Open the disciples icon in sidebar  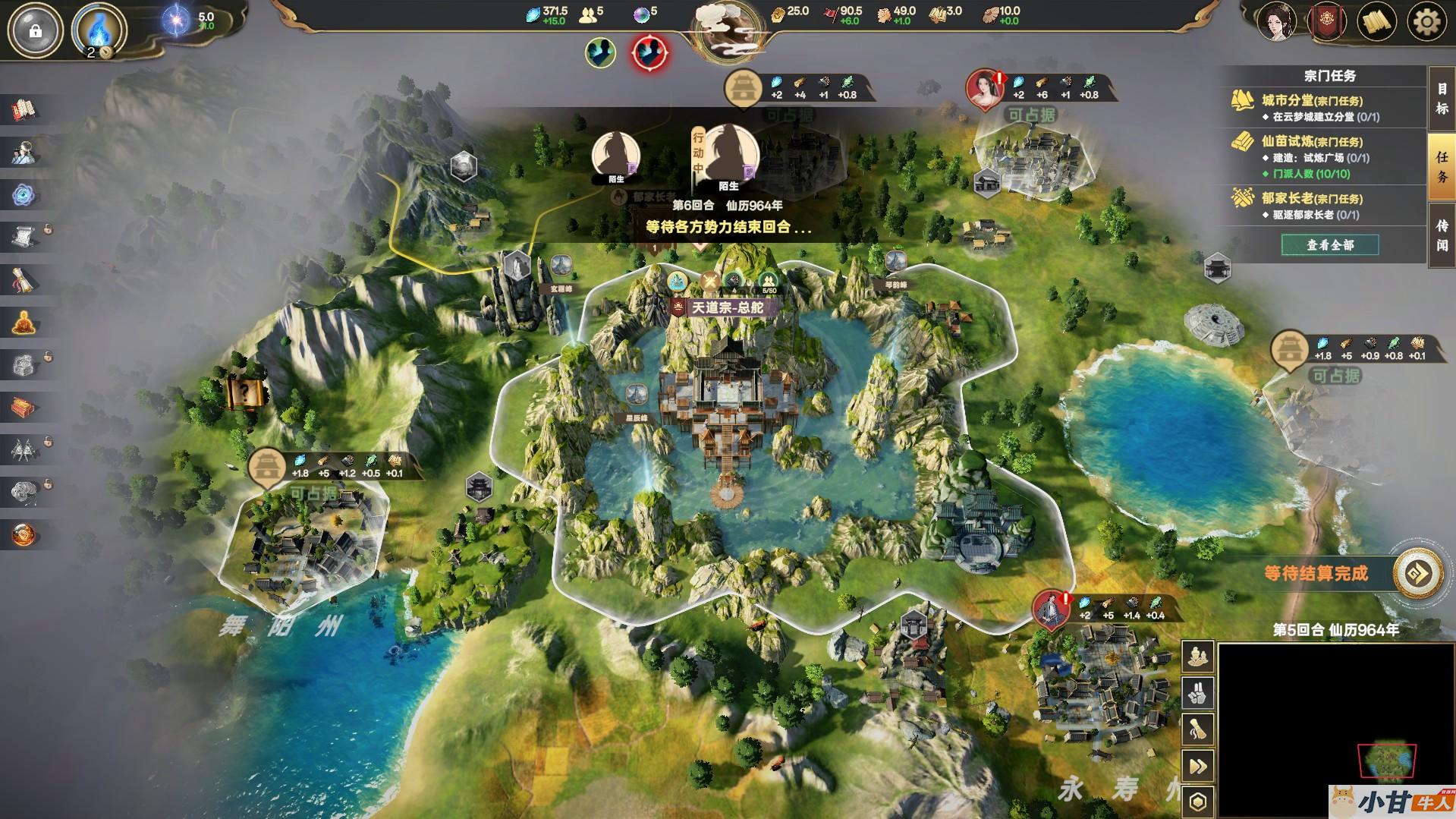(x=24, y=153)
